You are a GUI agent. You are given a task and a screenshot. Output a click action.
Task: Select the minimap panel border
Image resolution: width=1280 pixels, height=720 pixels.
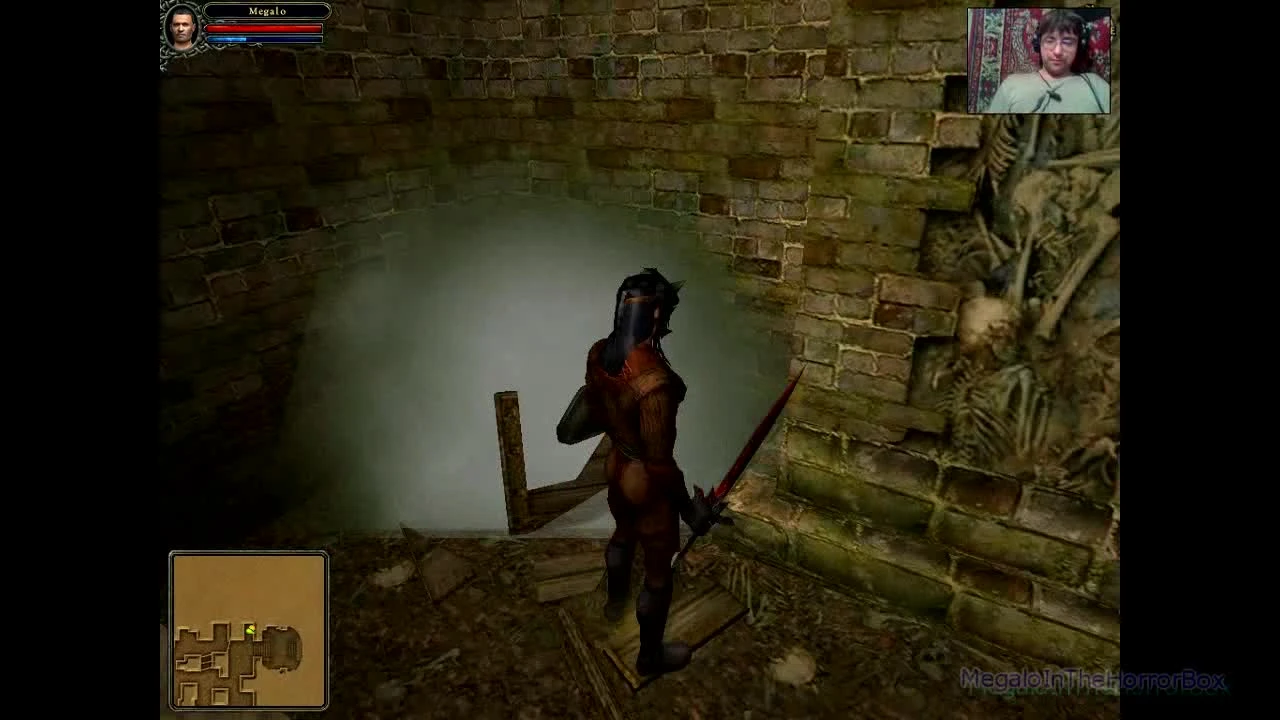pyautogui.click(x=173, y=630)
